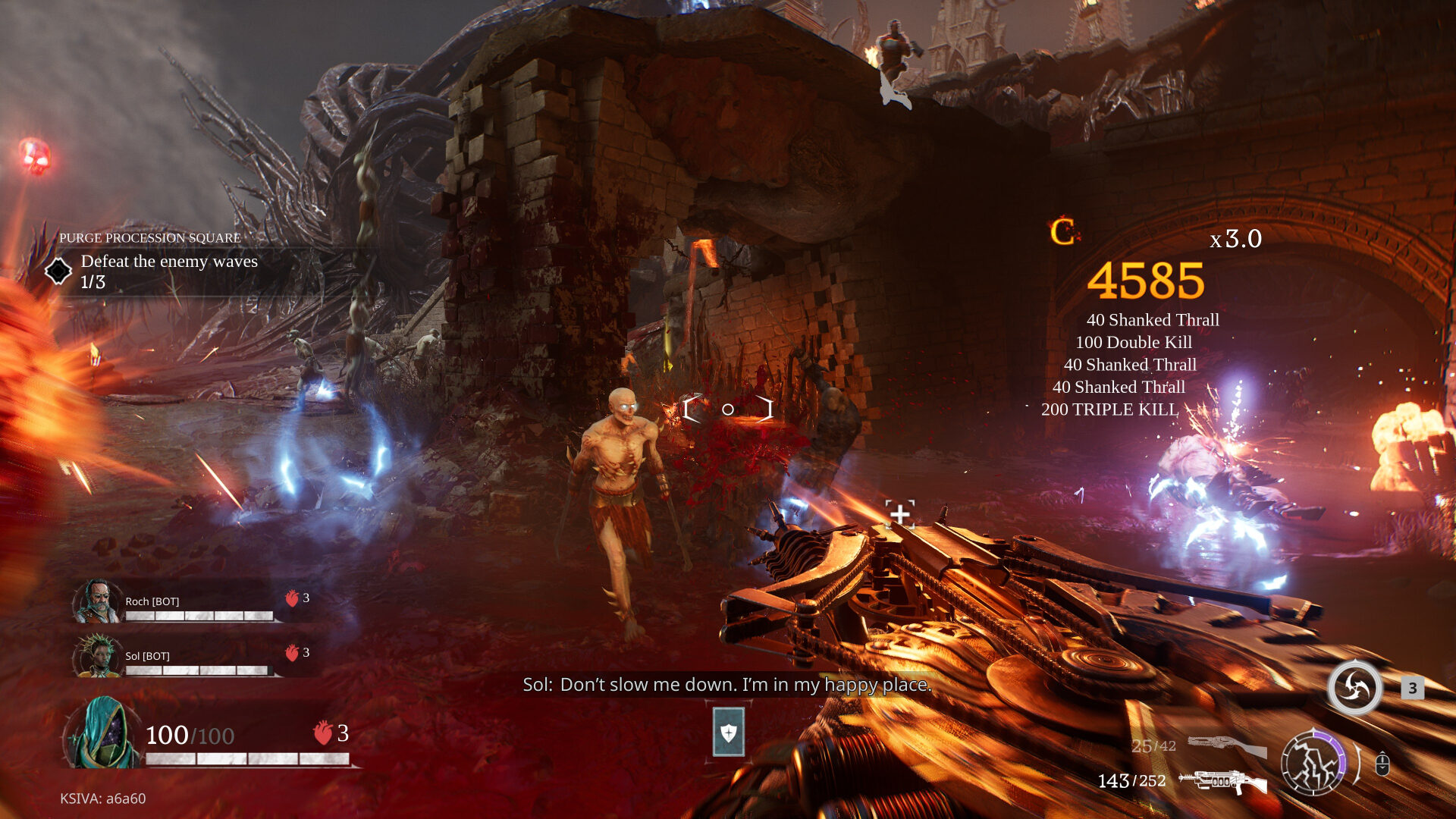Click the Defeat the enemy waves objective tracker
Screen dimensions: 1456x819
click(169, 271)
